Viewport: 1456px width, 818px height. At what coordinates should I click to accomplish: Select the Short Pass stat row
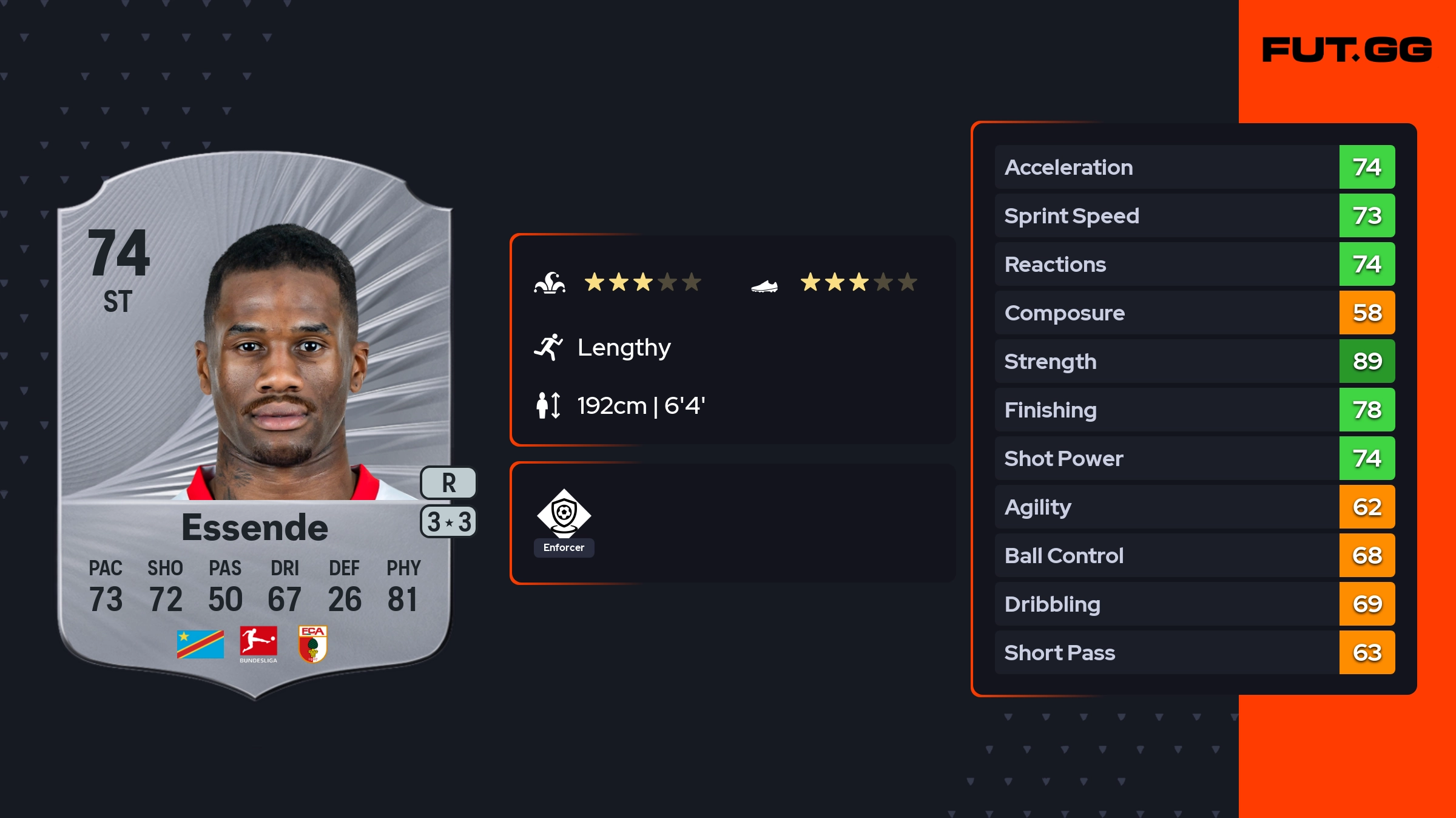(1195, 652)
